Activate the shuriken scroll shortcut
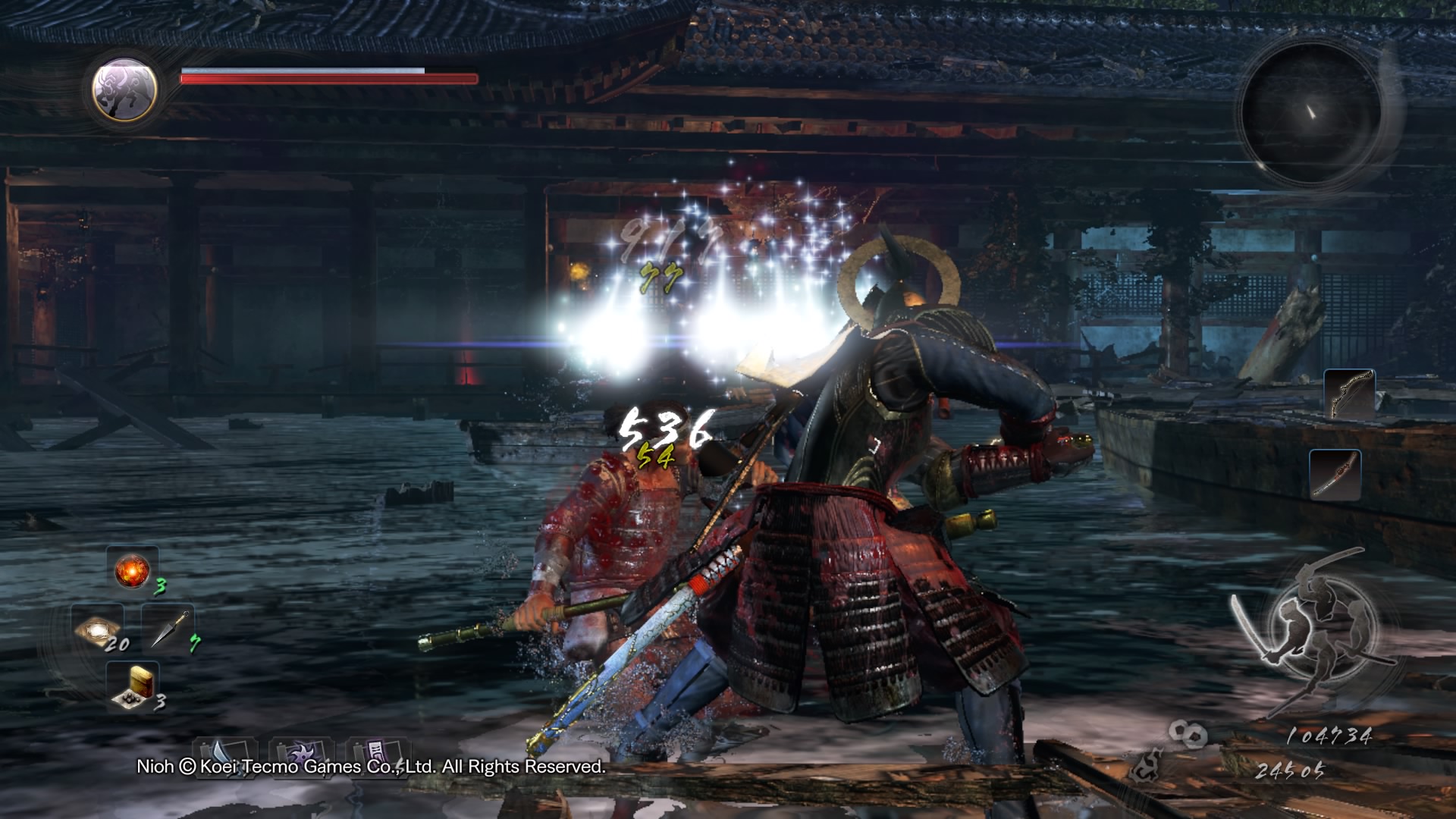 pyautogui.click(x=301, y=753)
